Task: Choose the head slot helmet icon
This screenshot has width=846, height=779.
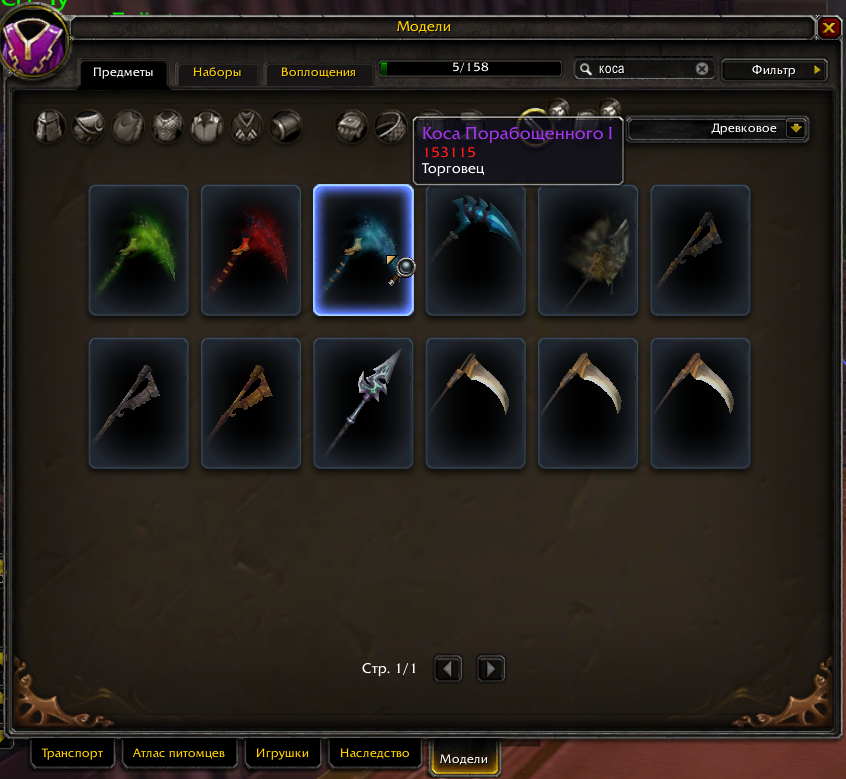Action: [50, 127]
